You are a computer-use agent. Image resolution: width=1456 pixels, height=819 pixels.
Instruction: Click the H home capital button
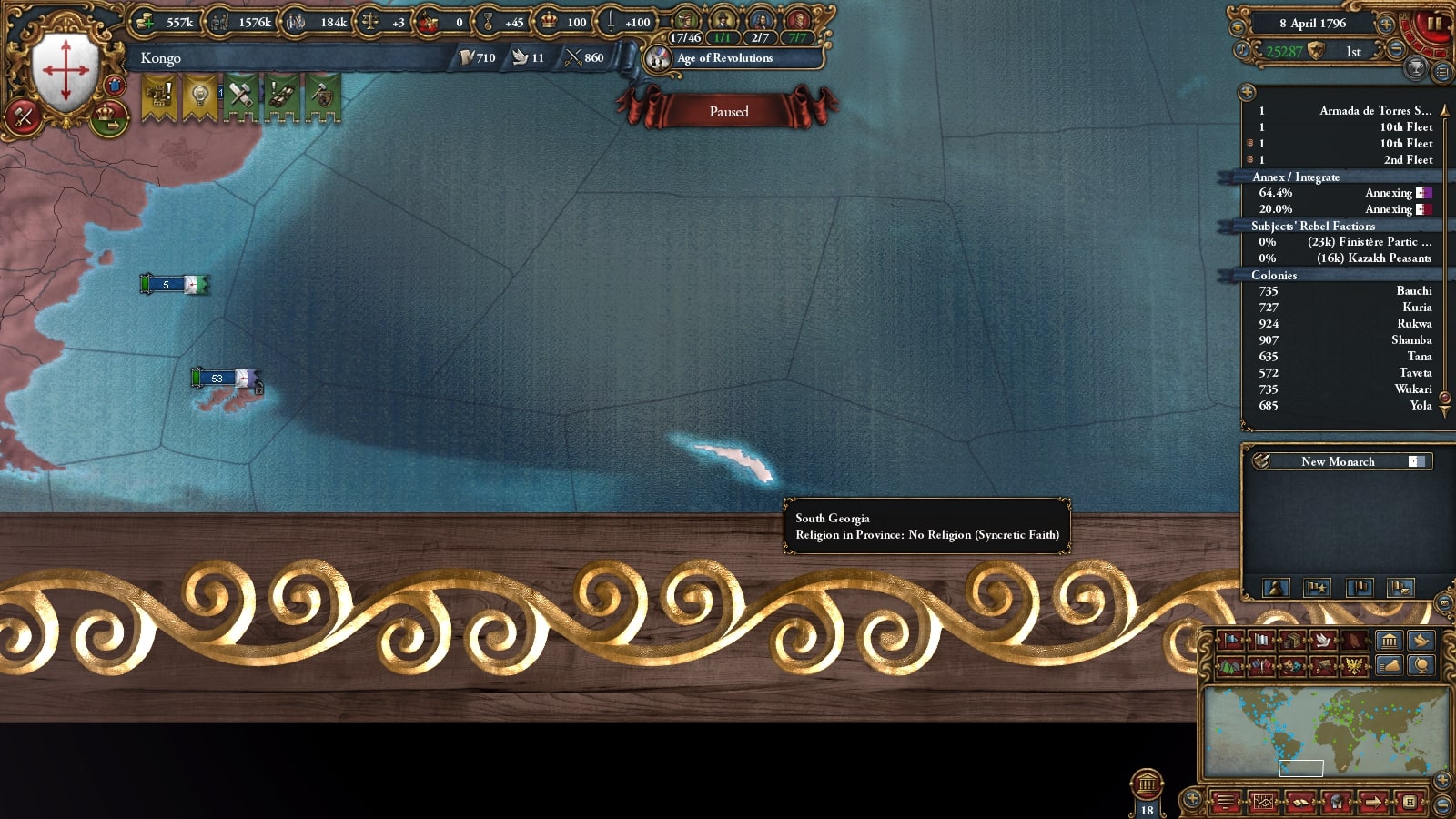point(1410,802)
